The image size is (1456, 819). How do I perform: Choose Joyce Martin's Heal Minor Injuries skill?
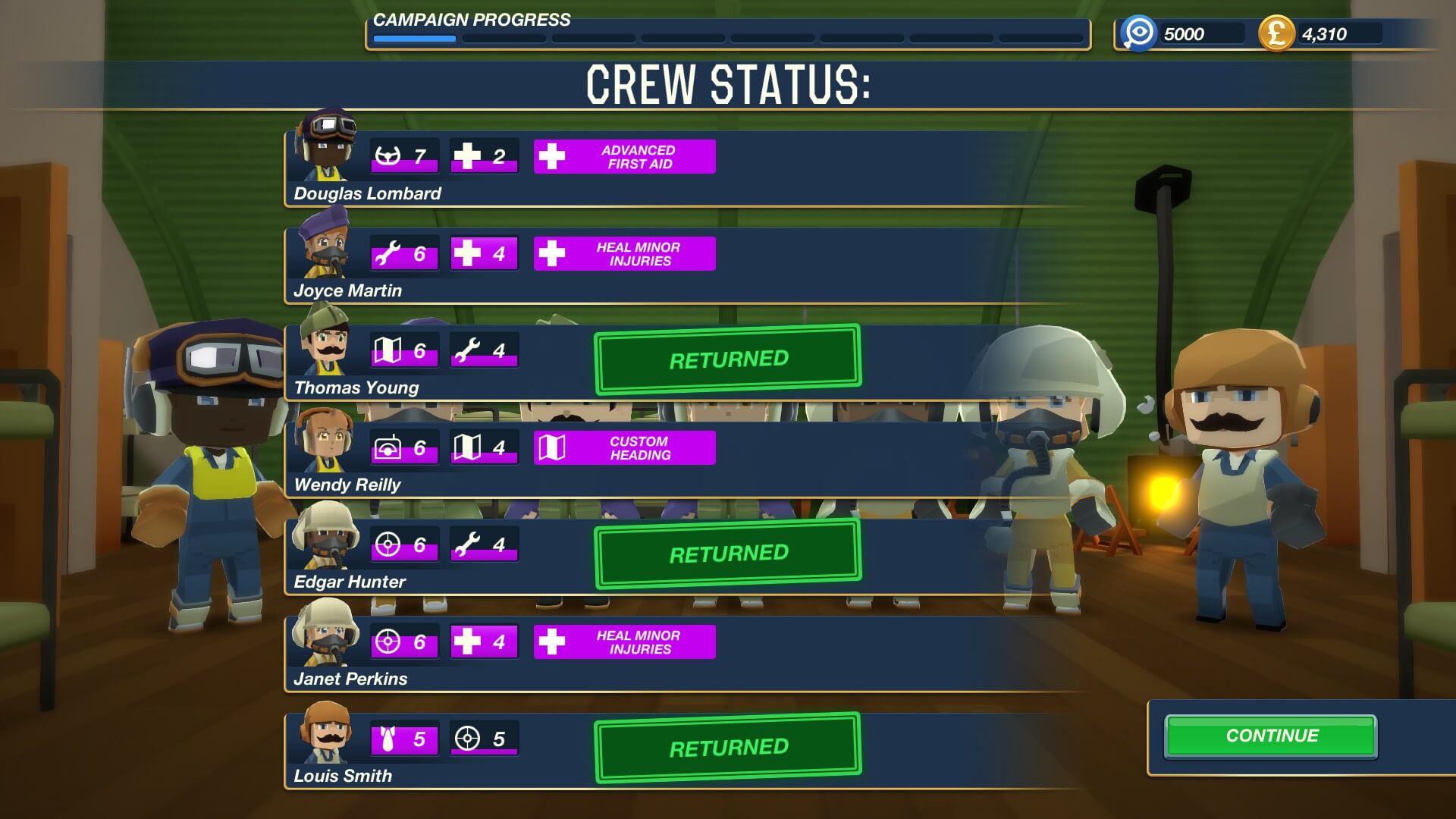point(624,254)
